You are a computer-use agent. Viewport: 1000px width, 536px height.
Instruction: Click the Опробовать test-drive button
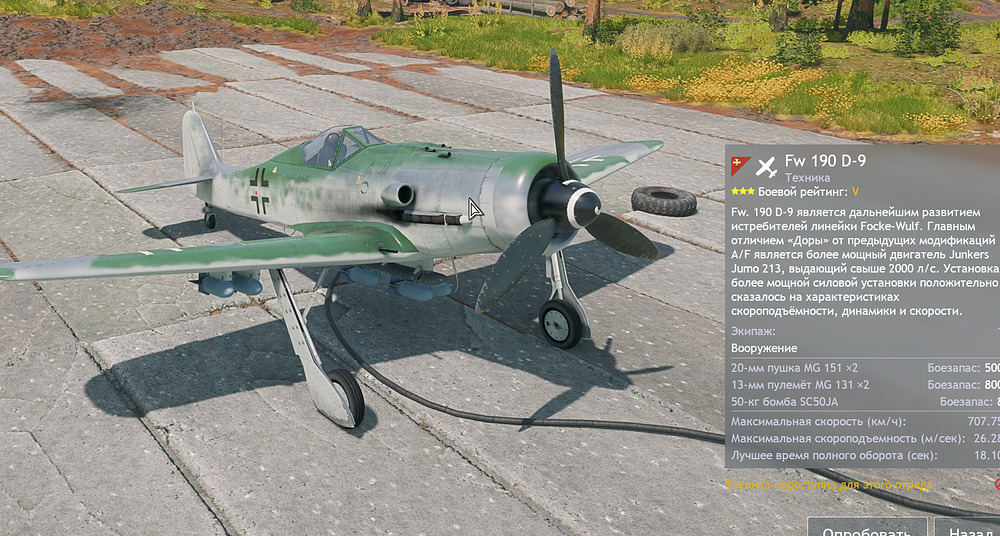(x=866, y=527)
